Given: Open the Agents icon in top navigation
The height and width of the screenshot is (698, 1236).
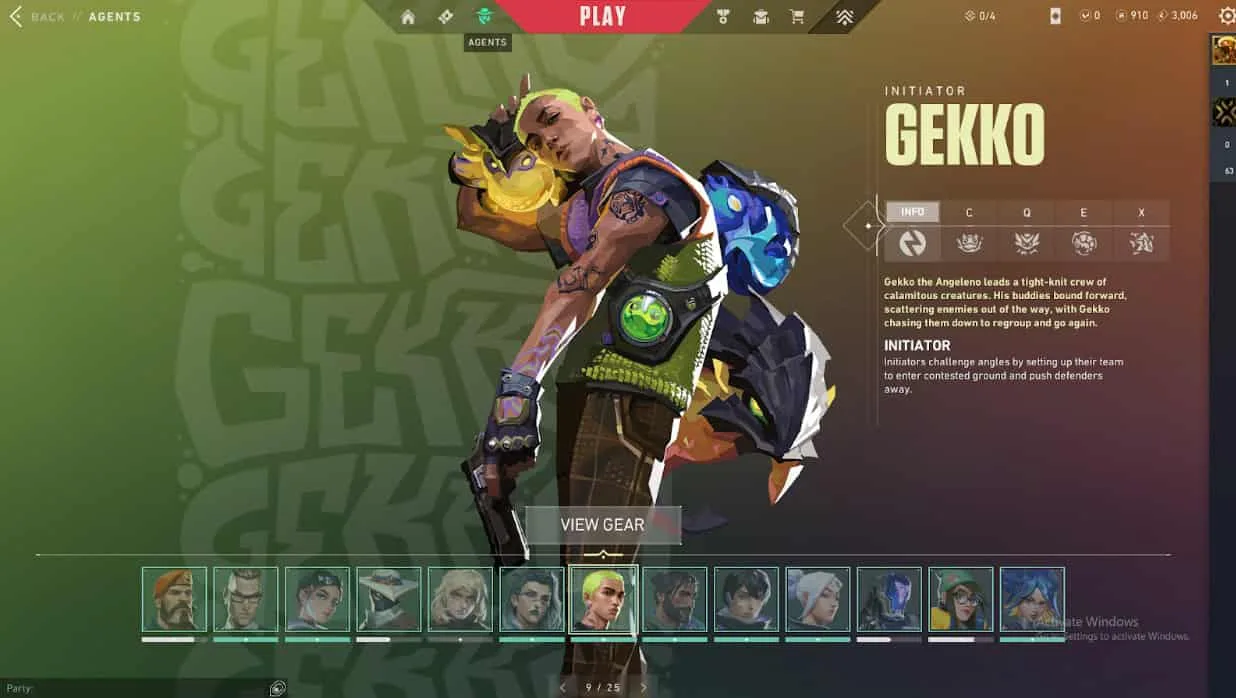Looking at the screenshot, I should pyautogui.click(x=485, y=16).
